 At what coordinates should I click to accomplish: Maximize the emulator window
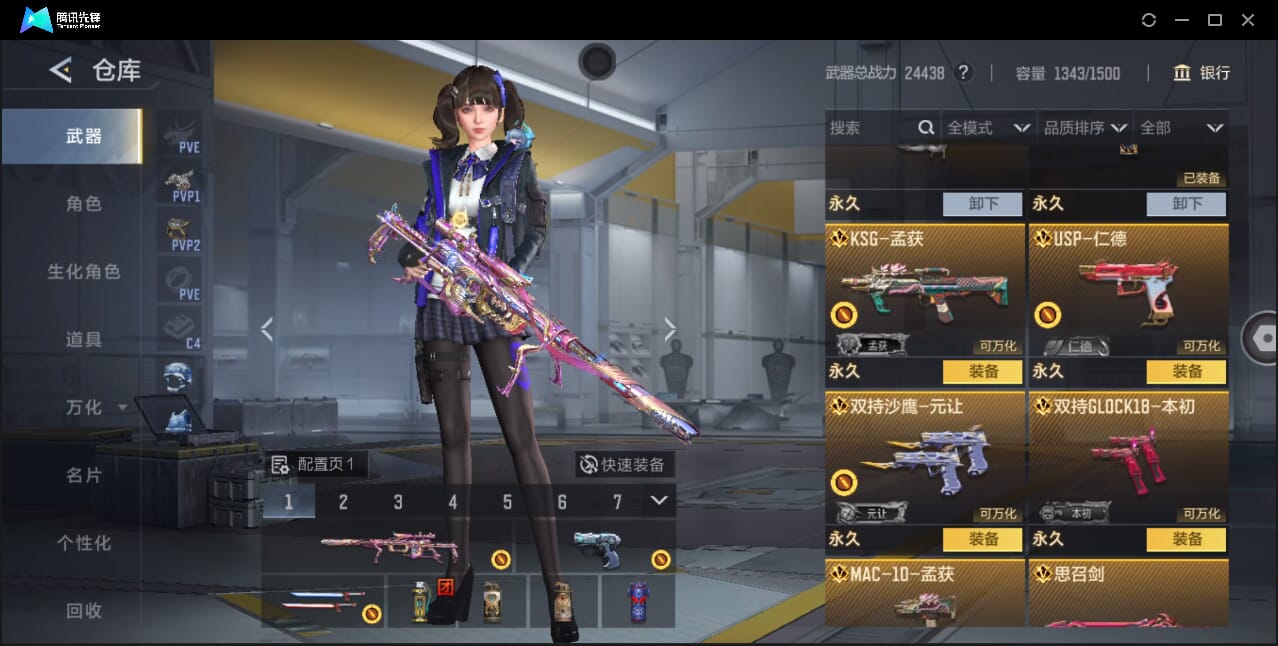(x=1215, y=20)
